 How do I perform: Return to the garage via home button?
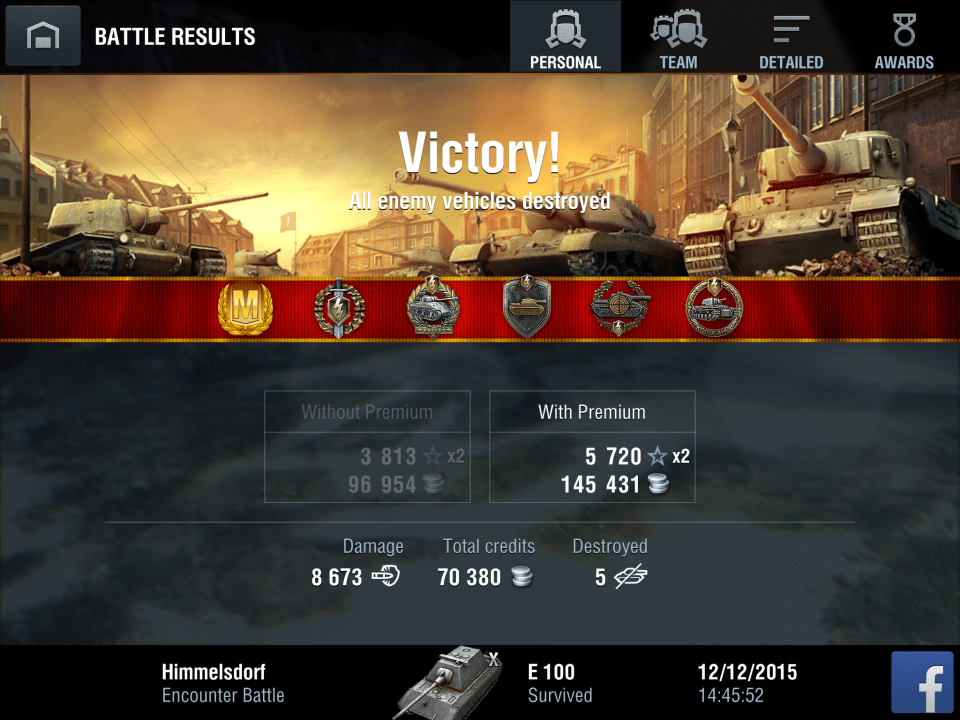pos(42,36)
